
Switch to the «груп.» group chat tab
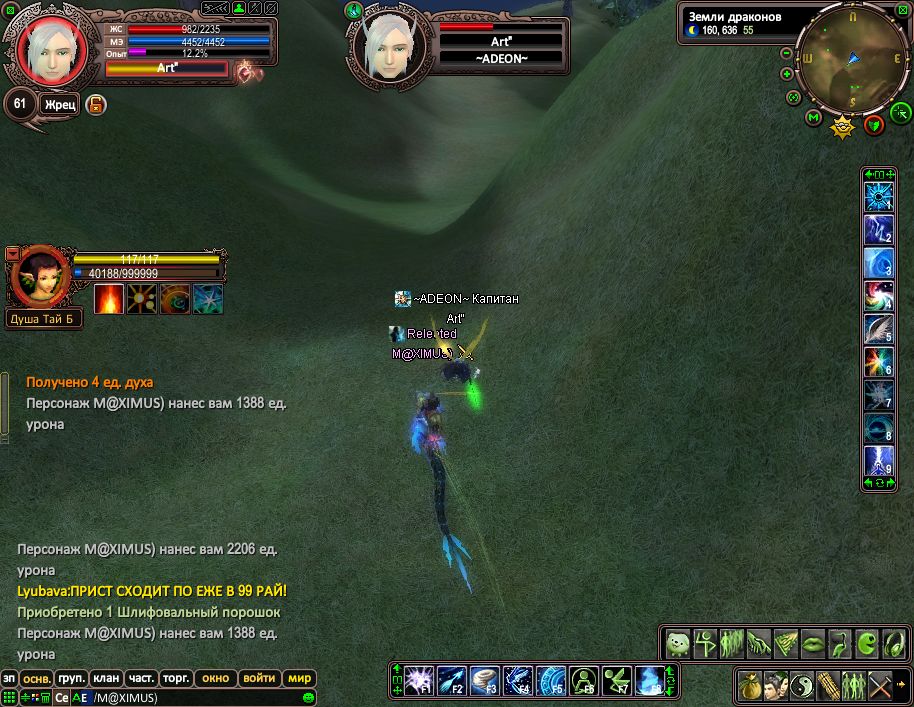click(x=70, y=677)
